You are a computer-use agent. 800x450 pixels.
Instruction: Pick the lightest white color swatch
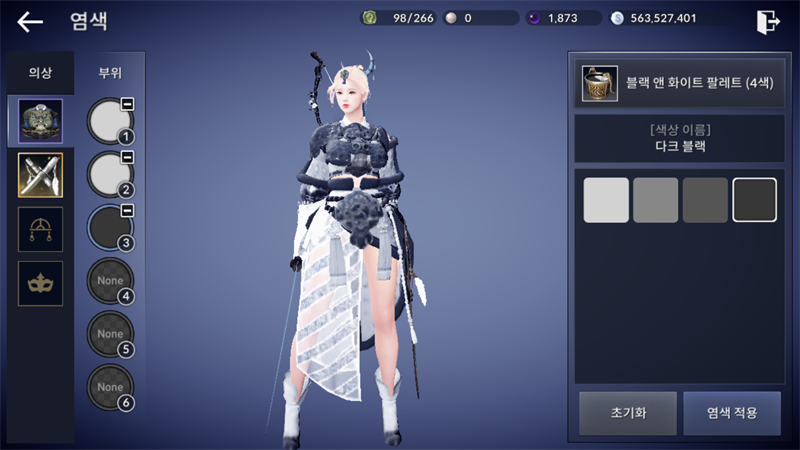(606, 200)
